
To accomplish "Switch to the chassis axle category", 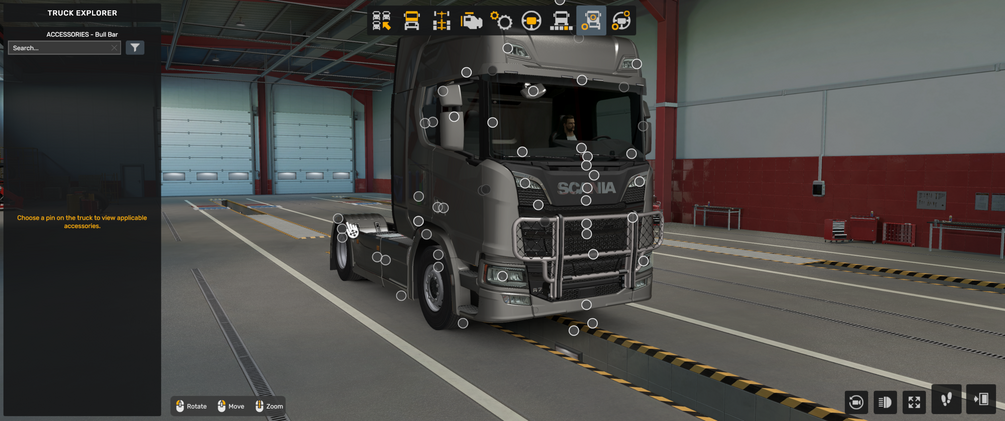I will [x=441, y=21].
